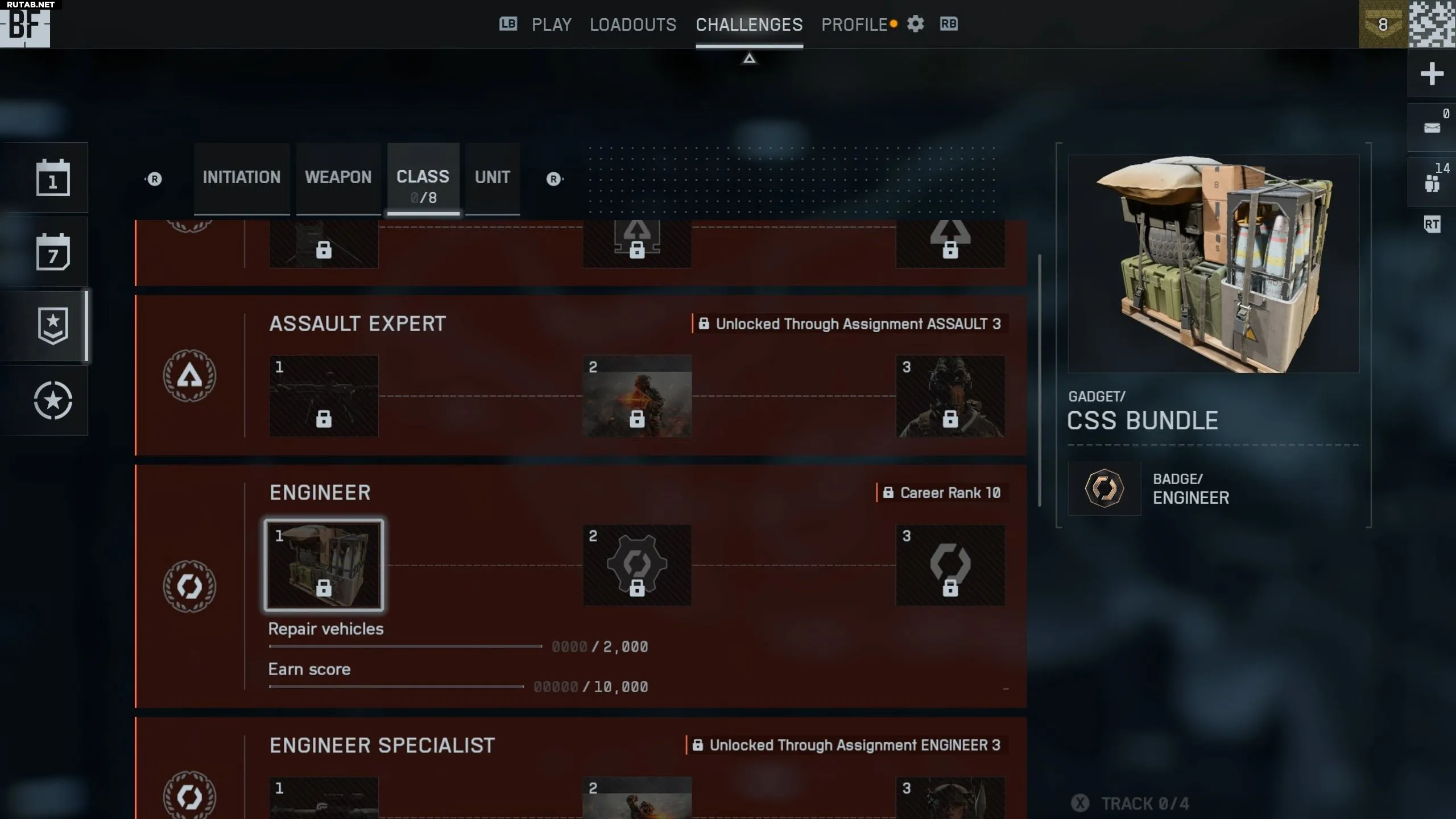Show weekly challenges calendar icon

[53, 252]
